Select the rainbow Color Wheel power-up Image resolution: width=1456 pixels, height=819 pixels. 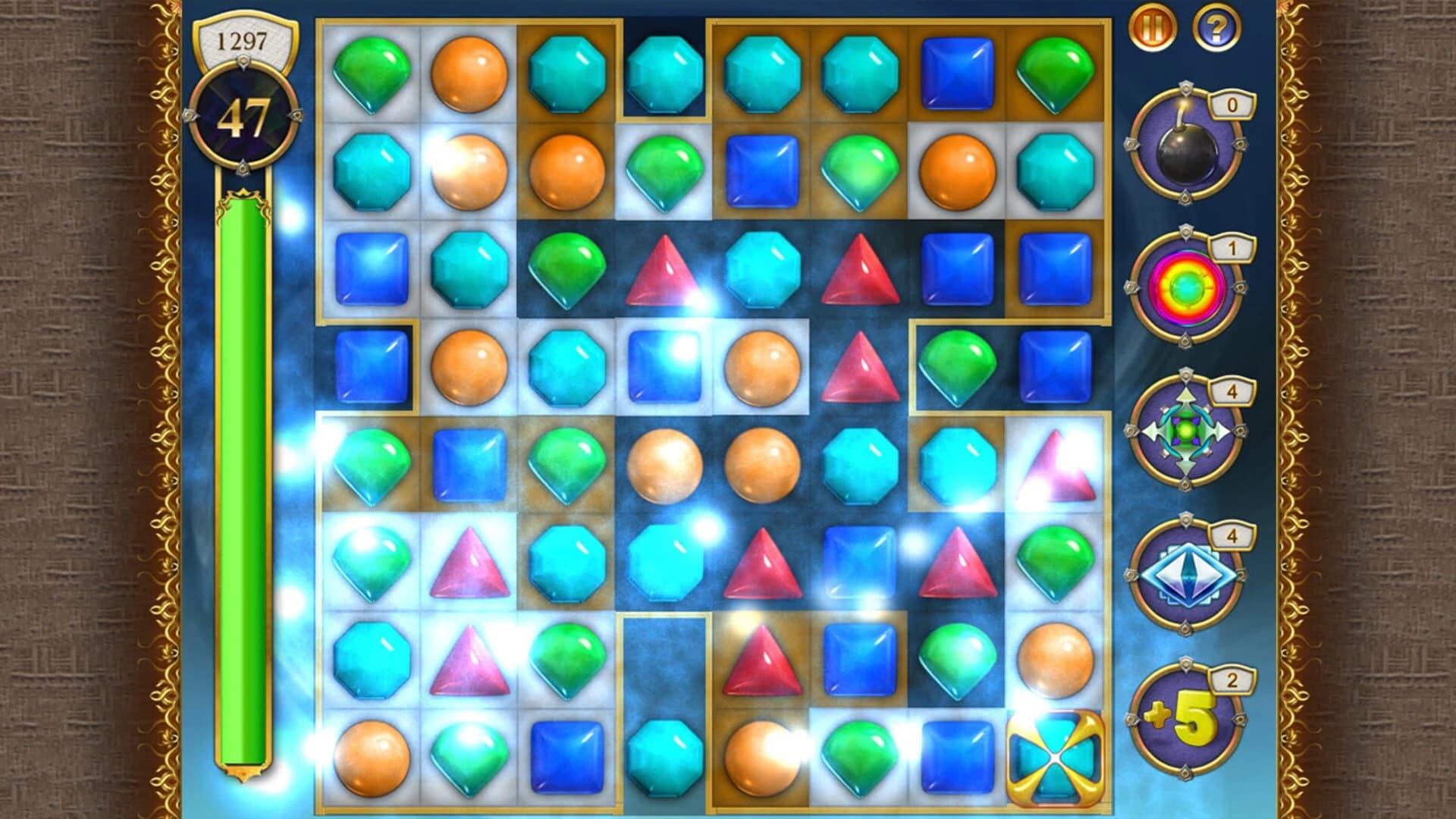[x=1187, y=288]
